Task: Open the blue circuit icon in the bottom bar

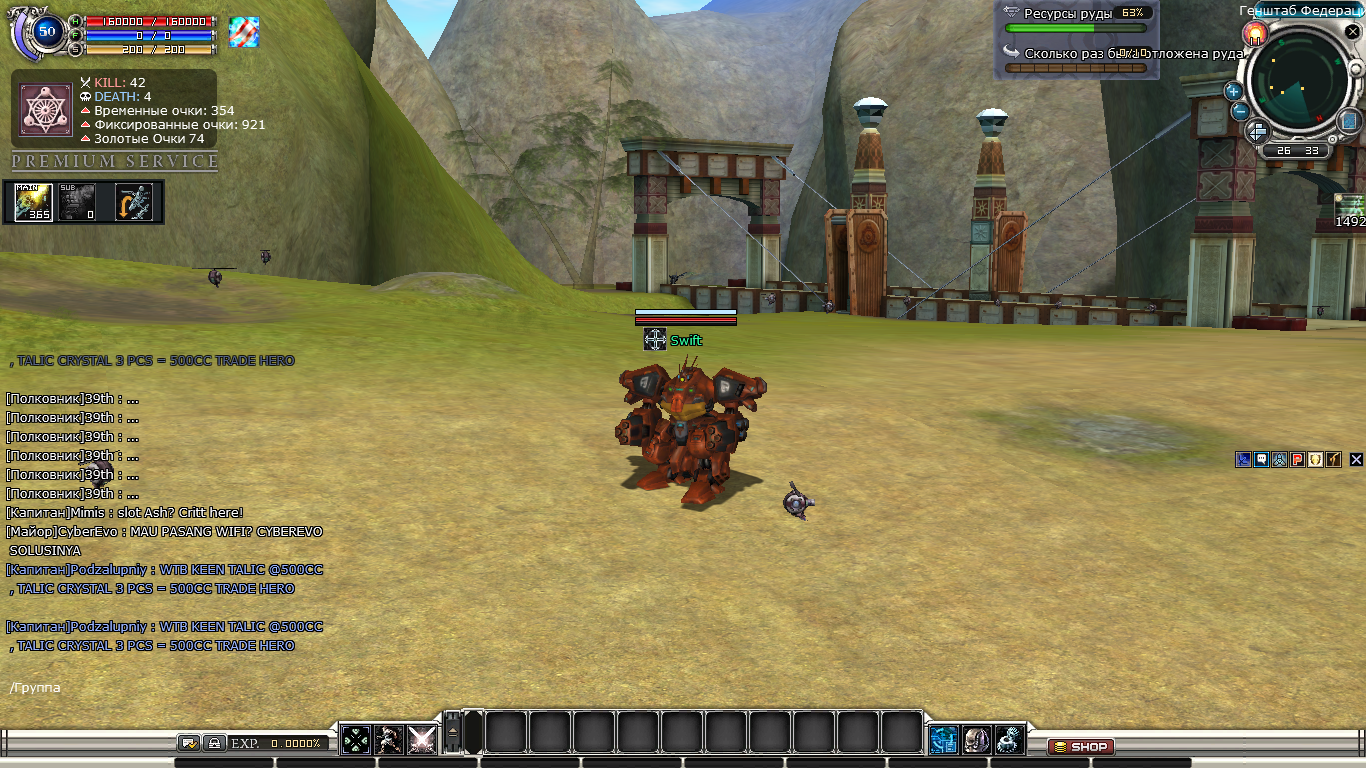Action: point(943,739)
